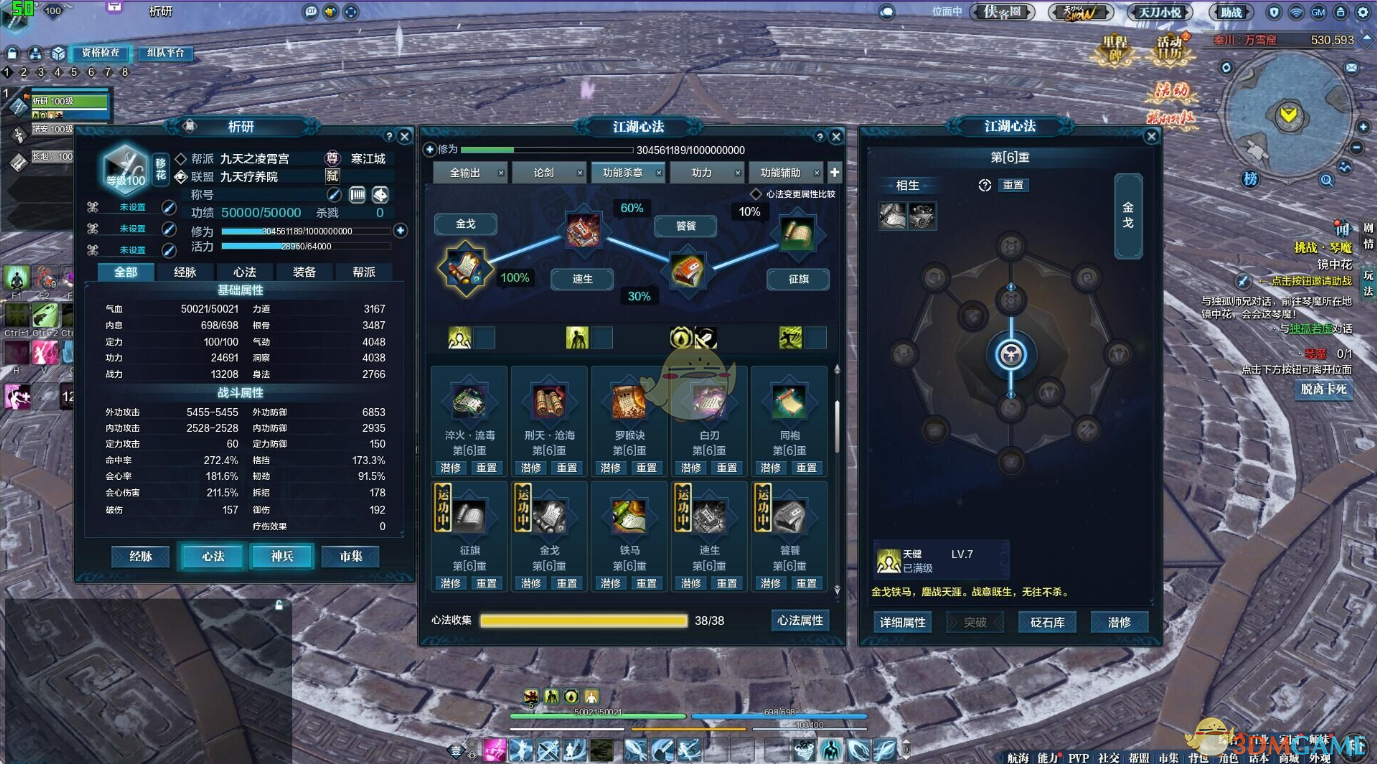The image size is (1377, 764).
Task: Open the 砭石库 stone library
Action: pos(1047,622)
